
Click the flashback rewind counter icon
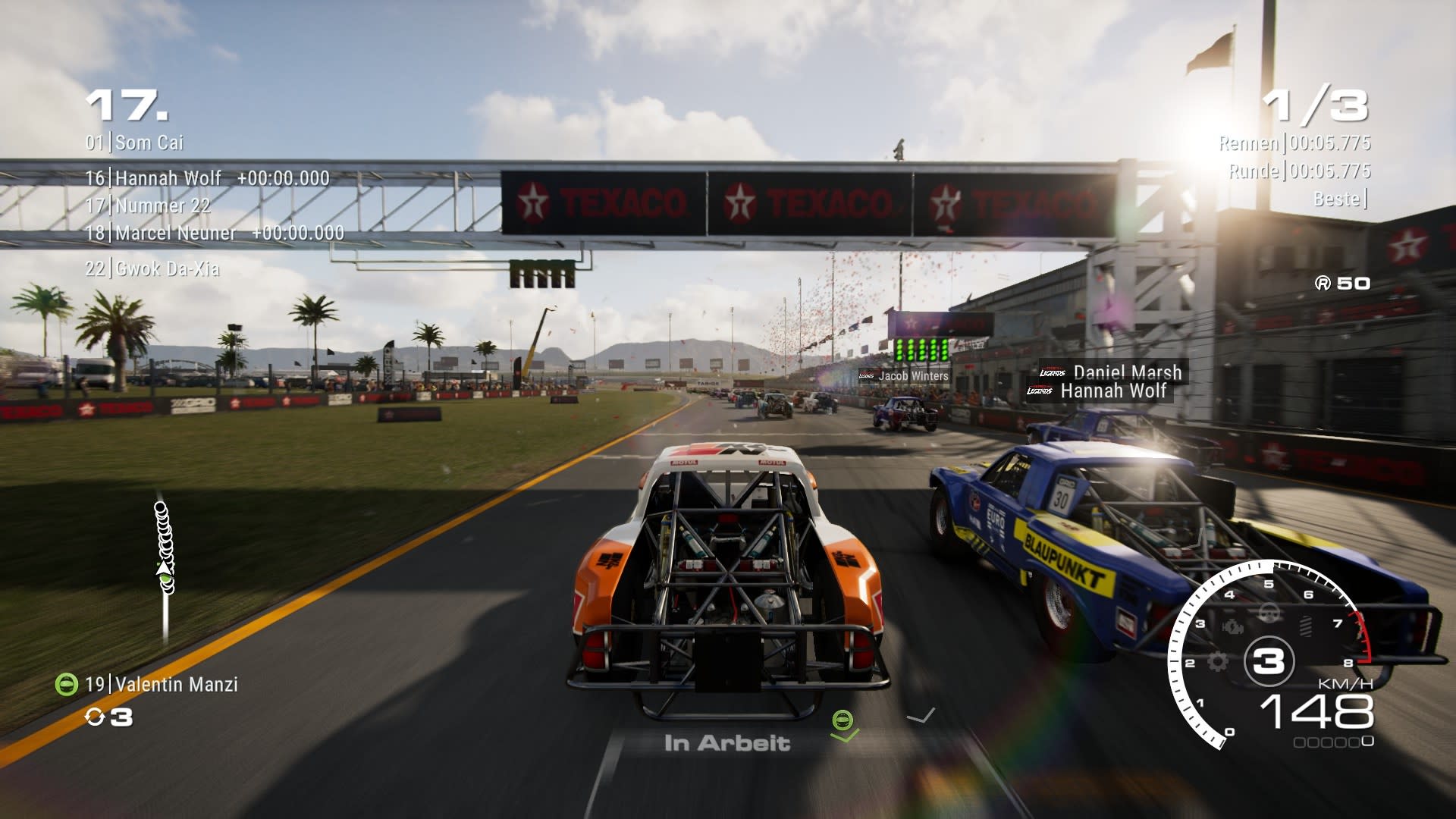click(x=96, y=717)
